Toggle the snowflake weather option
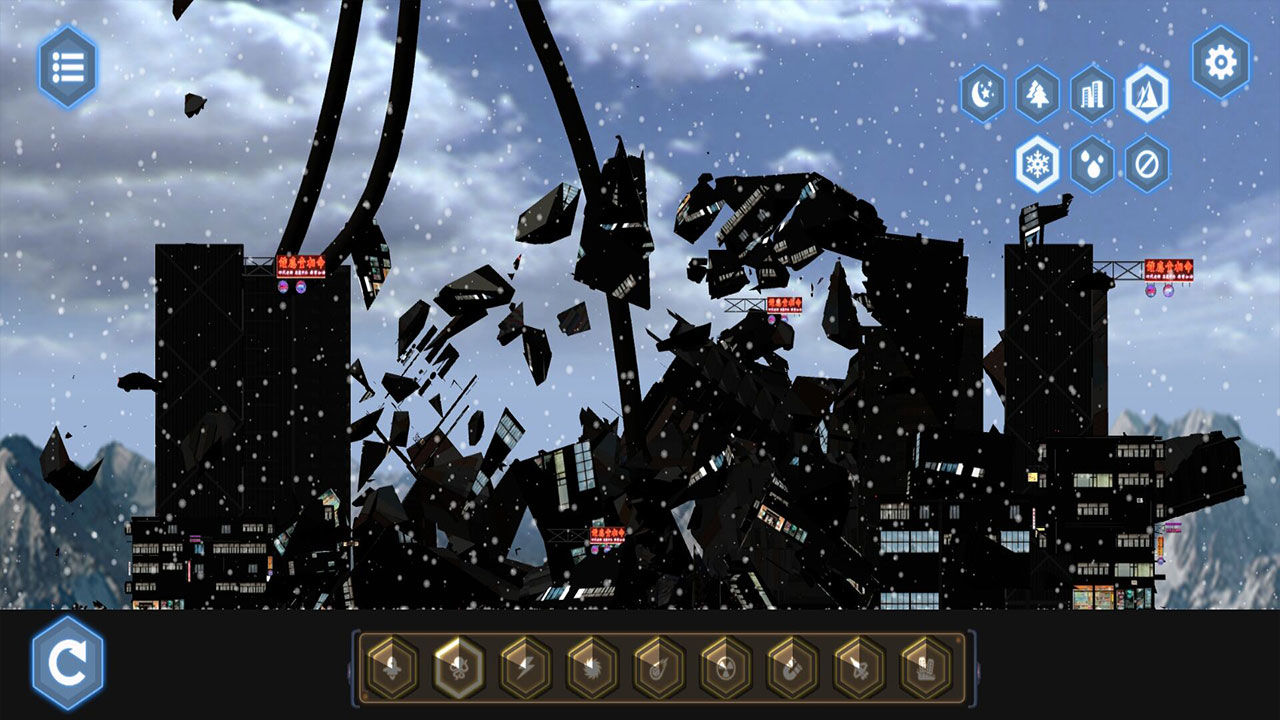 click(1038, 163)
